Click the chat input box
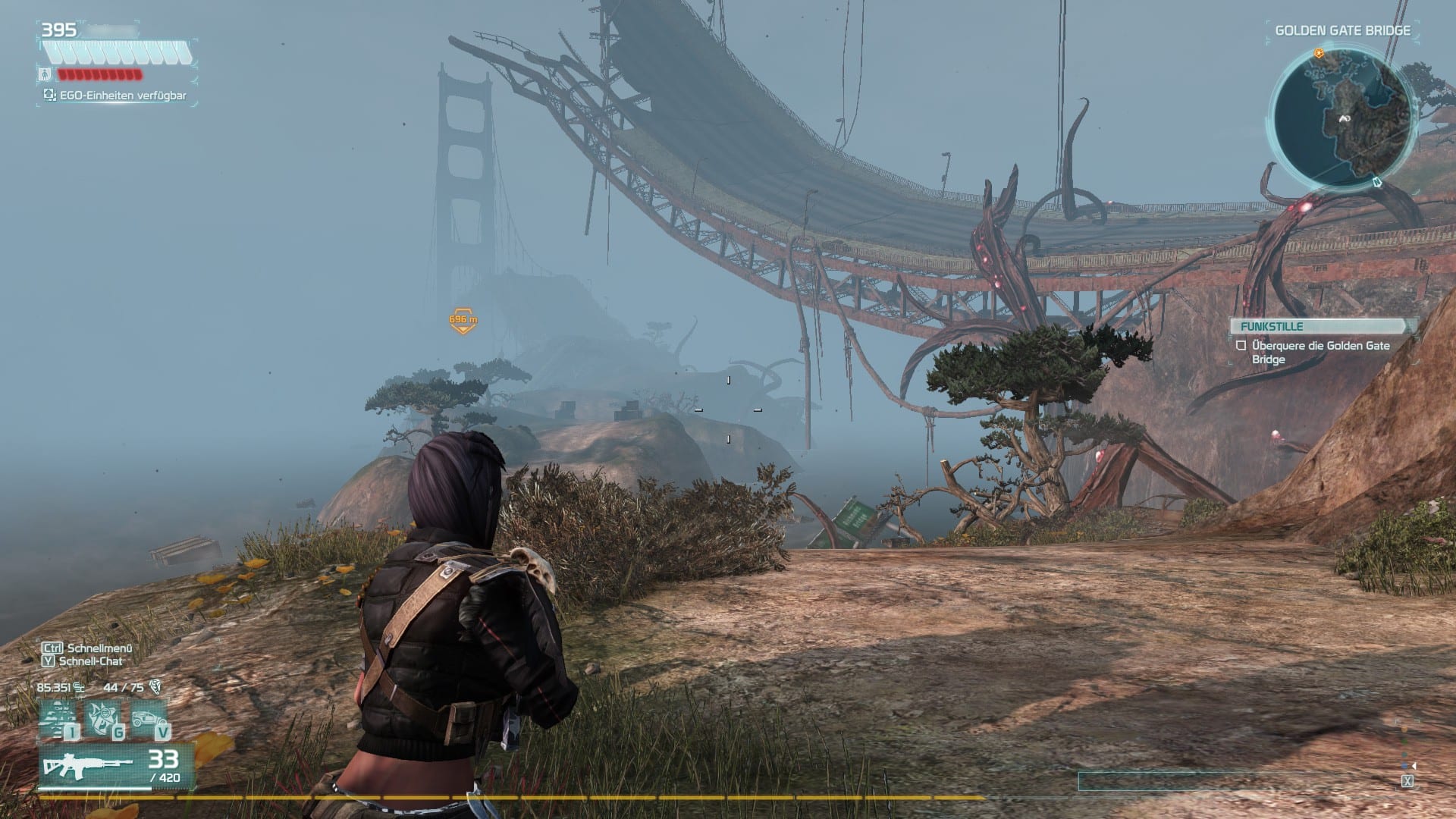 (x=1238, y=781)
